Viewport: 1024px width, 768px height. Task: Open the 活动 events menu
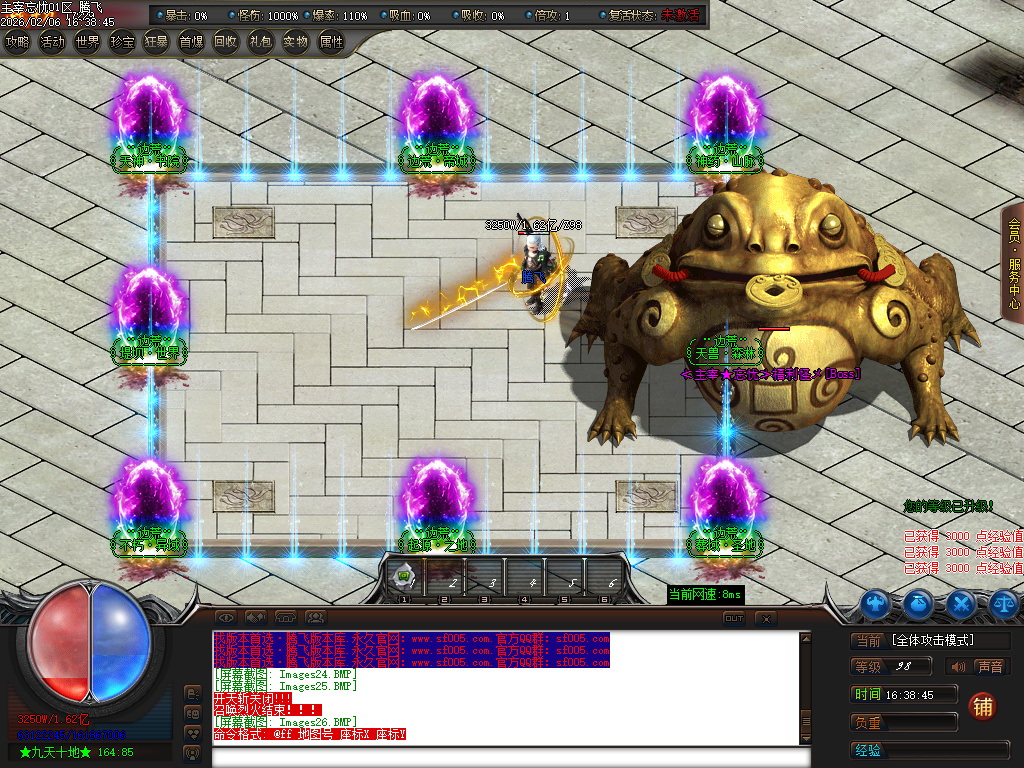52,42
